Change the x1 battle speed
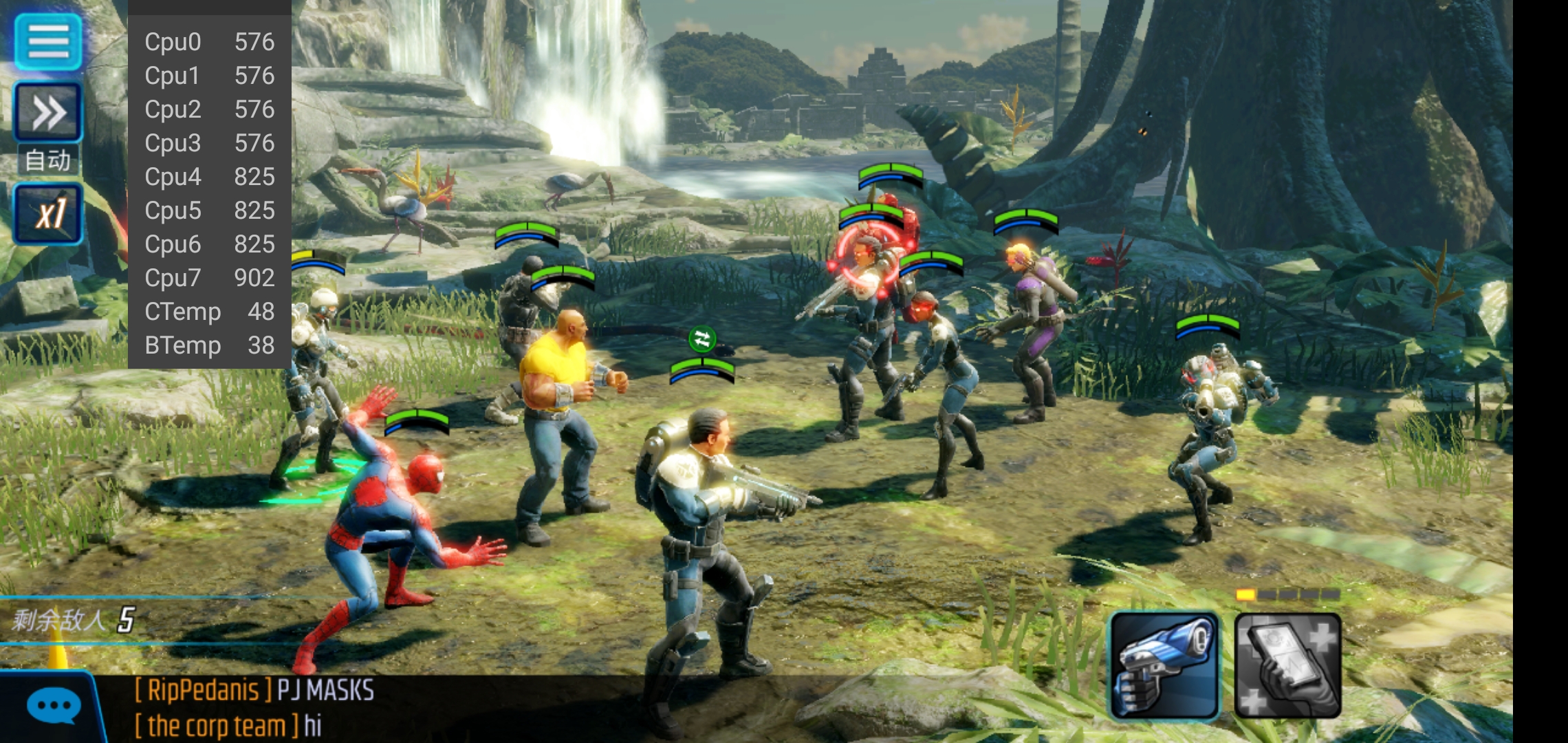 pyautogui.click(x=48, y=214)
